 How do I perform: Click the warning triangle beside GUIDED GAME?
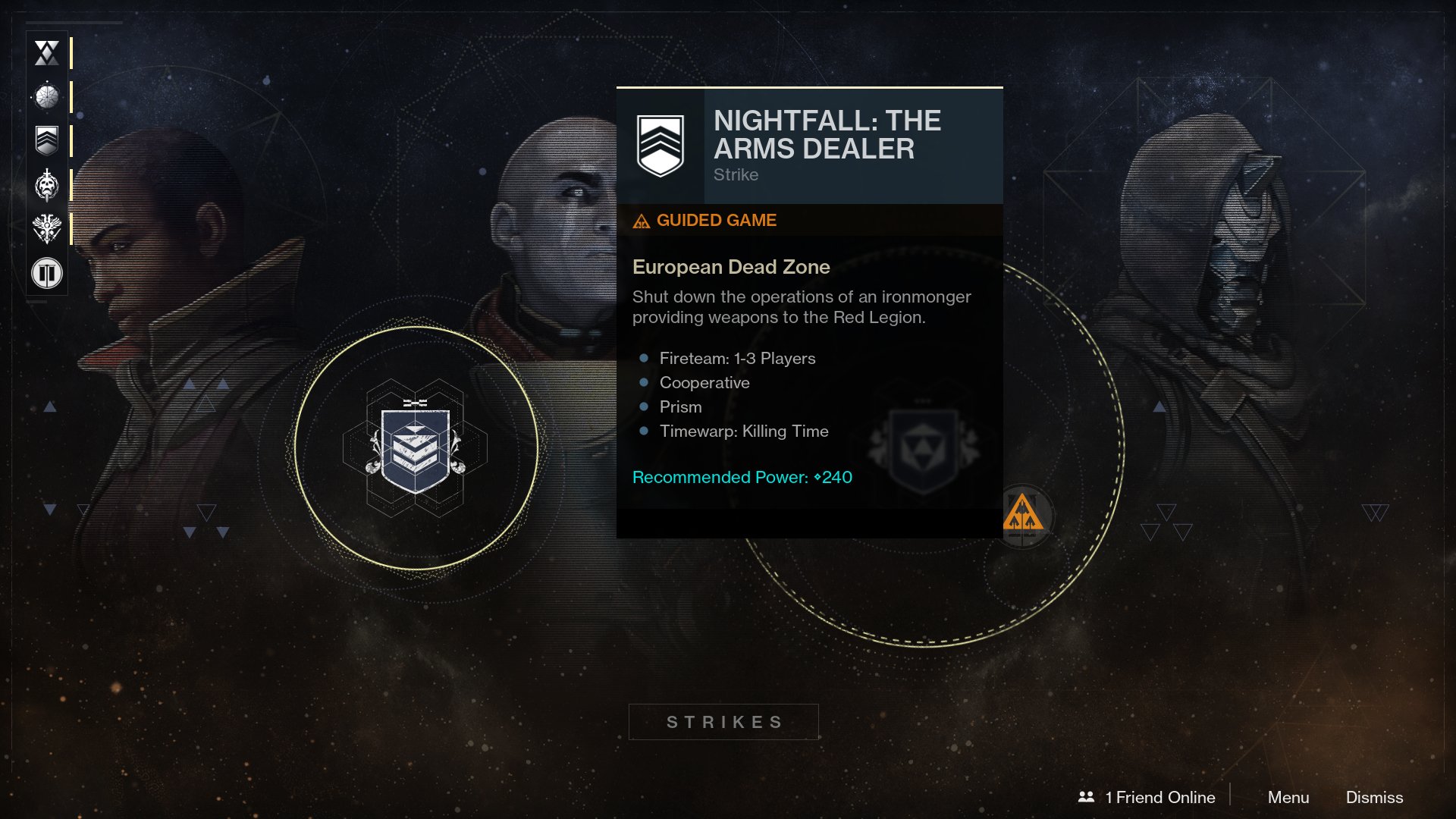641,221
